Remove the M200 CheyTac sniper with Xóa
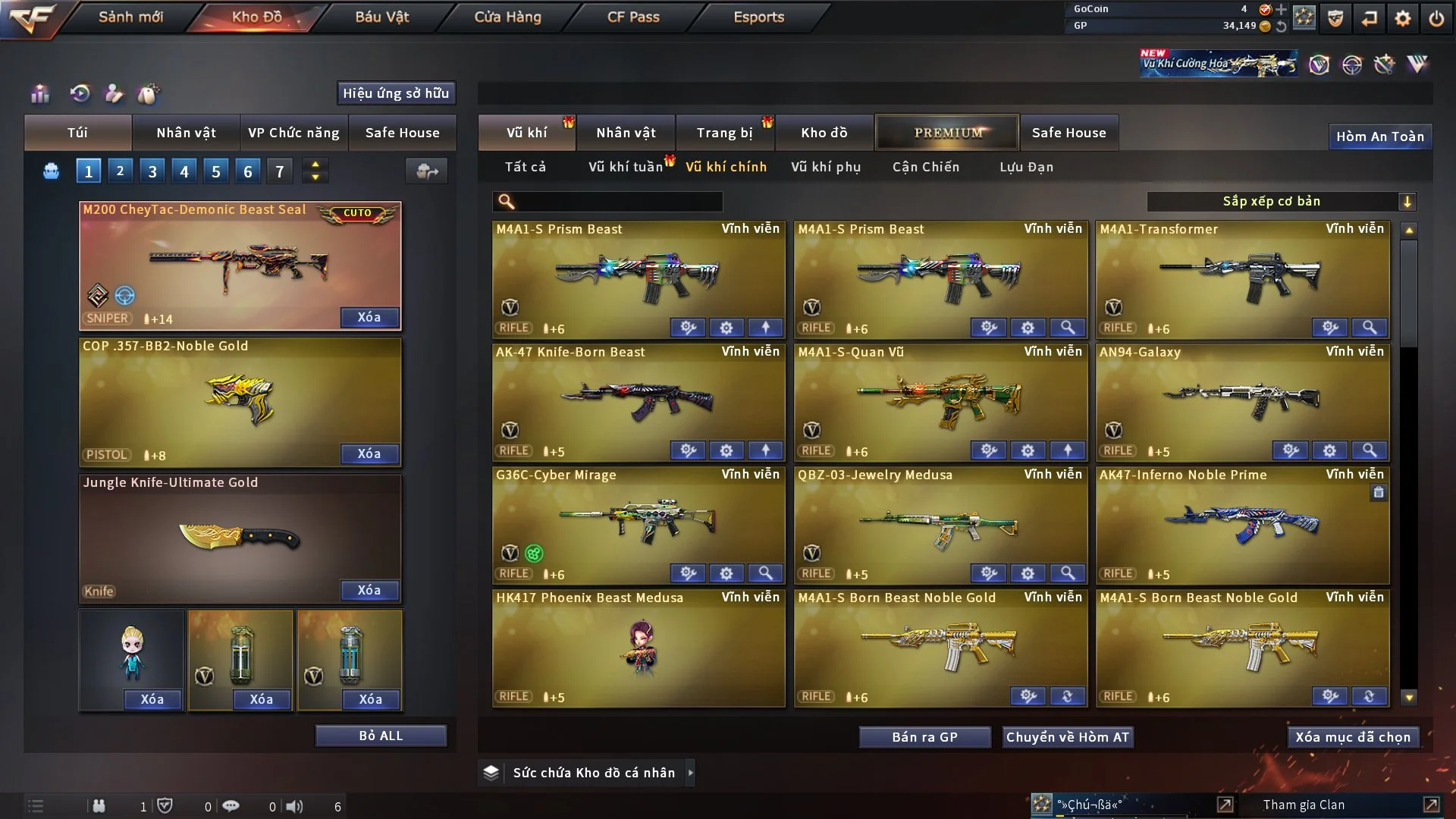 (369, 317)
